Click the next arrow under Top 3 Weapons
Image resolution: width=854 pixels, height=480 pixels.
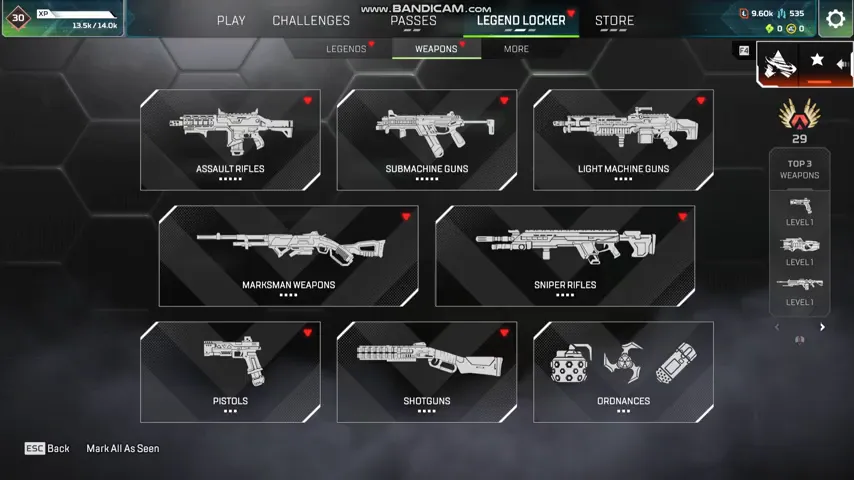(x=823, y=327)
